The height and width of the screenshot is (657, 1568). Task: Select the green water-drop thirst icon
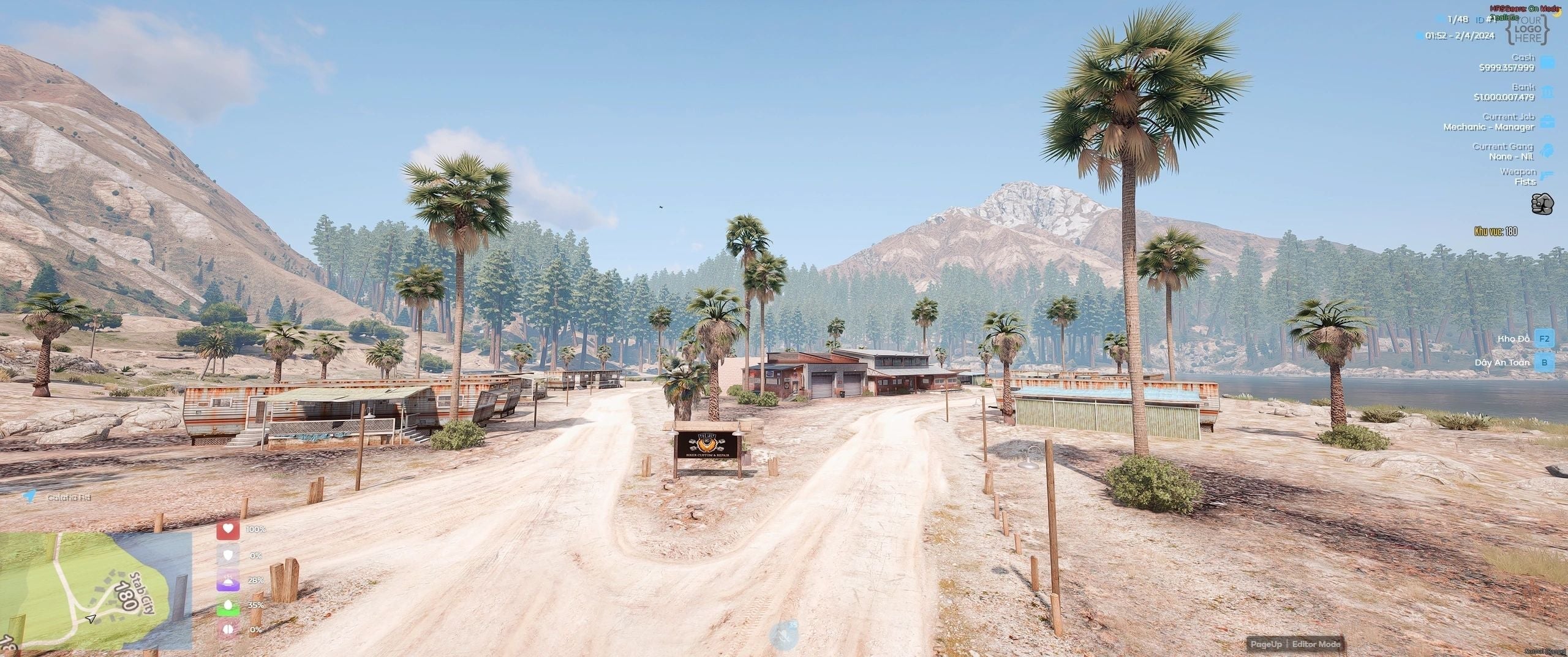coord(228,606)
